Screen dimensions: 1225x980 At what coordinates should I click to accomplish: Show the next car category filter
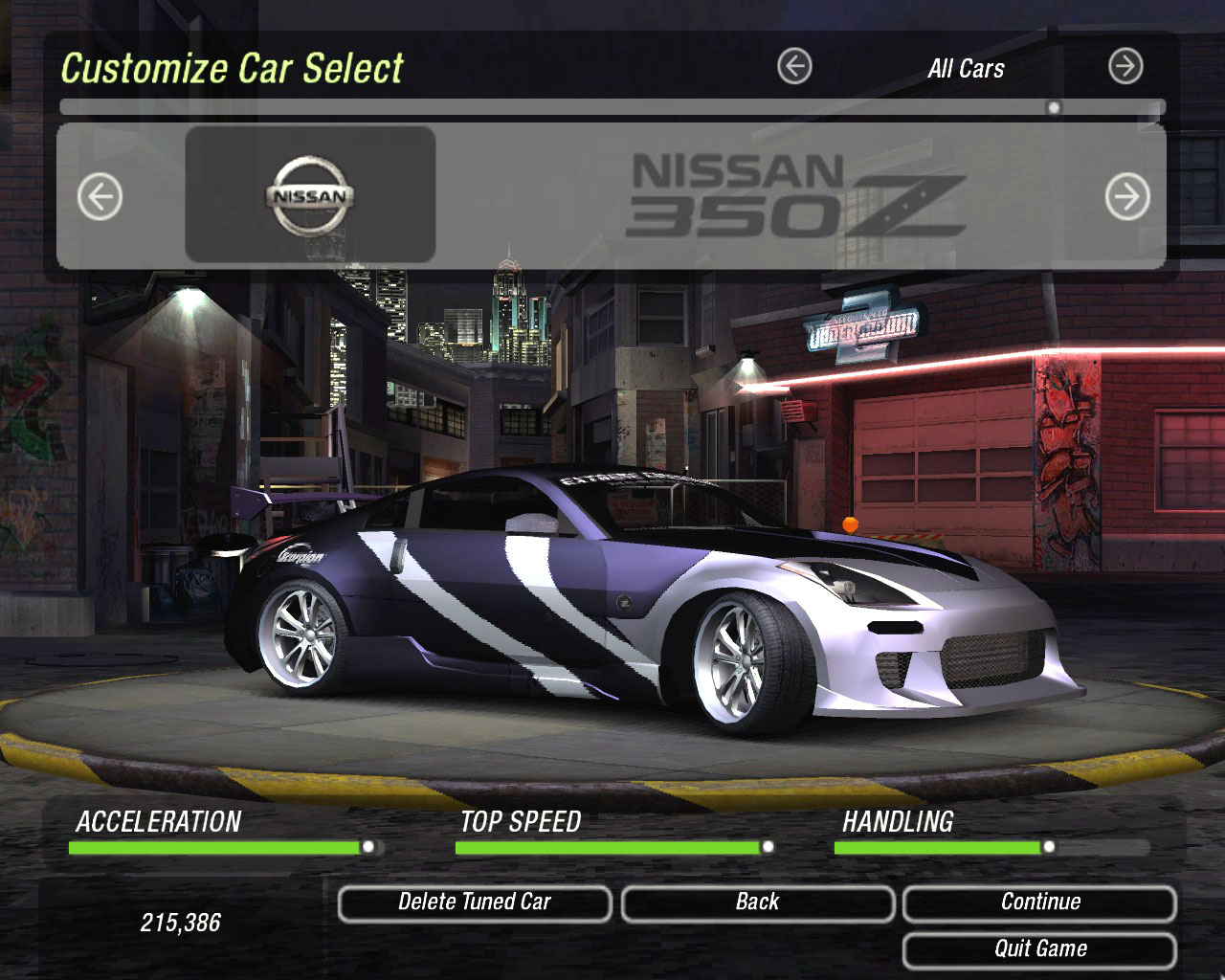pos(1125,67)
